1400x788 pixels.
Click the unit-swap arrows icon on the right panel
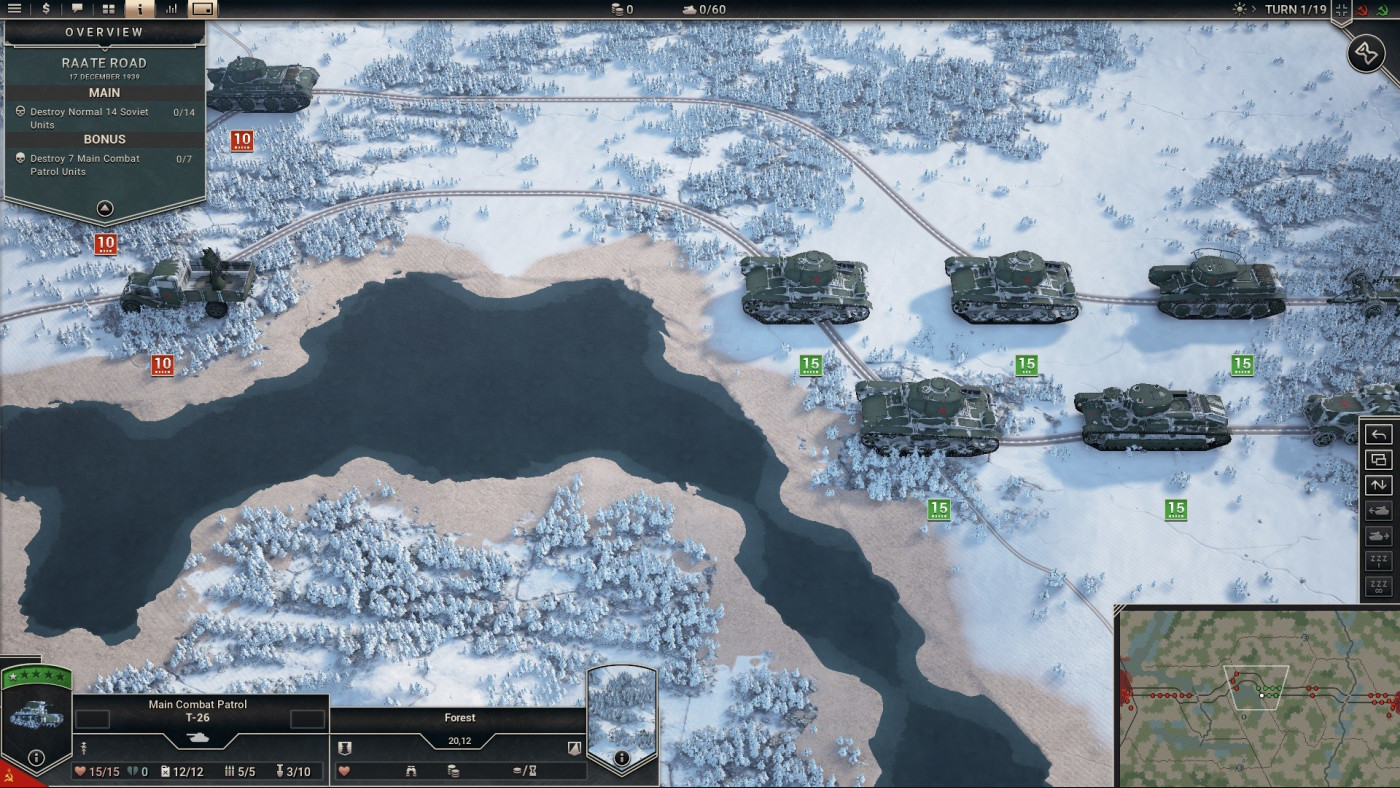[x=1380, y=485]
